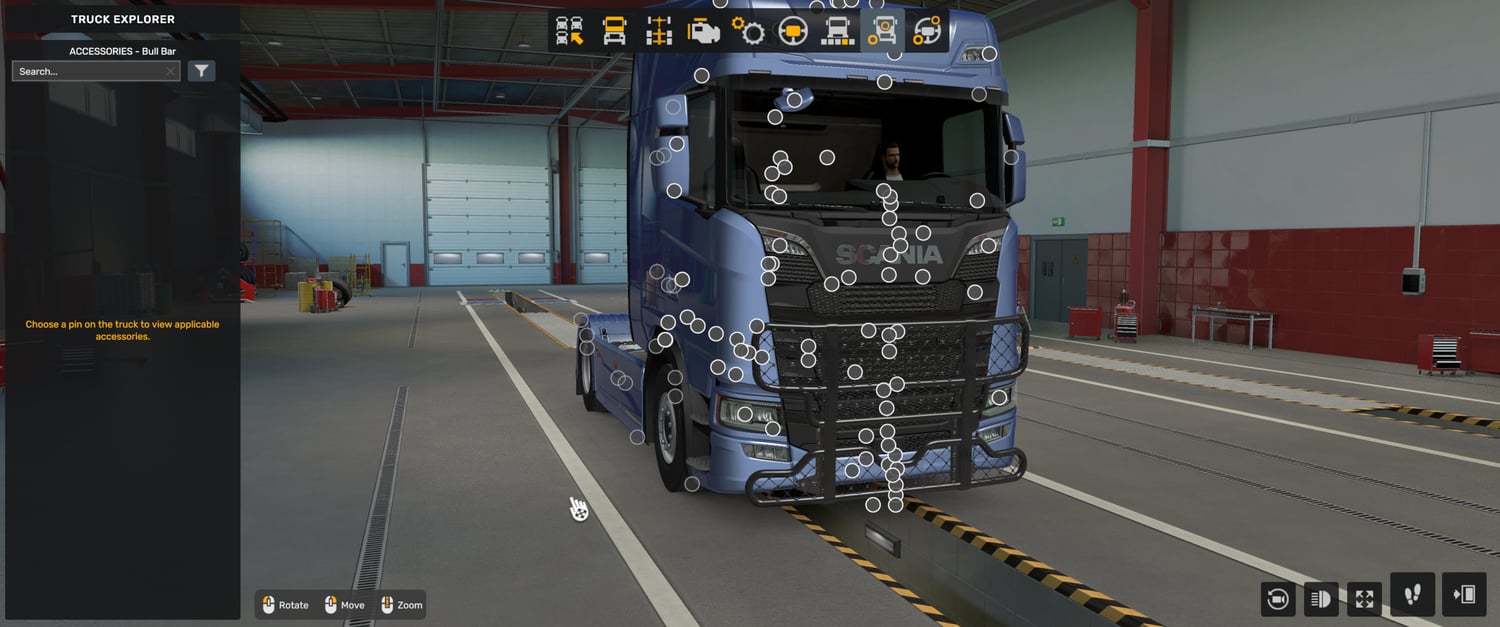
Task: Open the steering wheel interior tab
Action: pyautogui.click(x=793, y=32)
